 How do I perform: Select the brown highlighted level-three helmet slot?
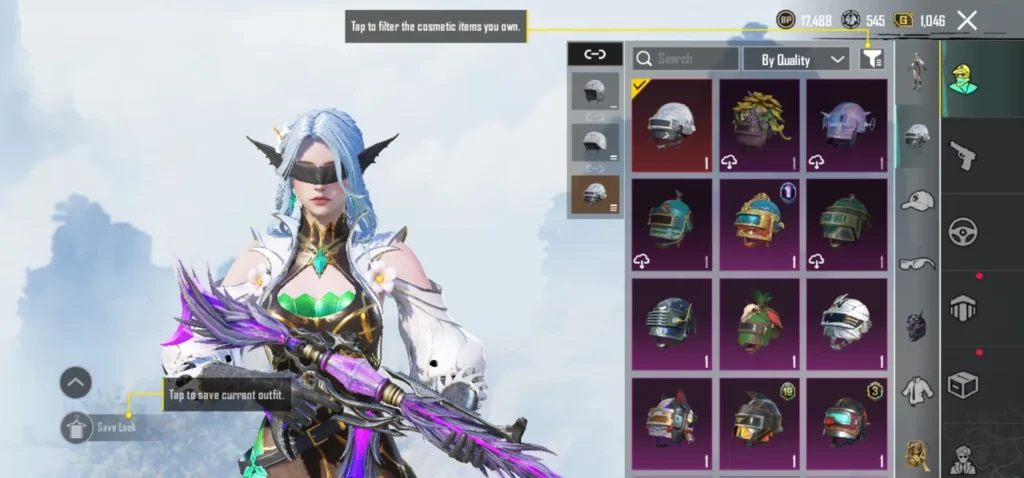coord(595,194)
